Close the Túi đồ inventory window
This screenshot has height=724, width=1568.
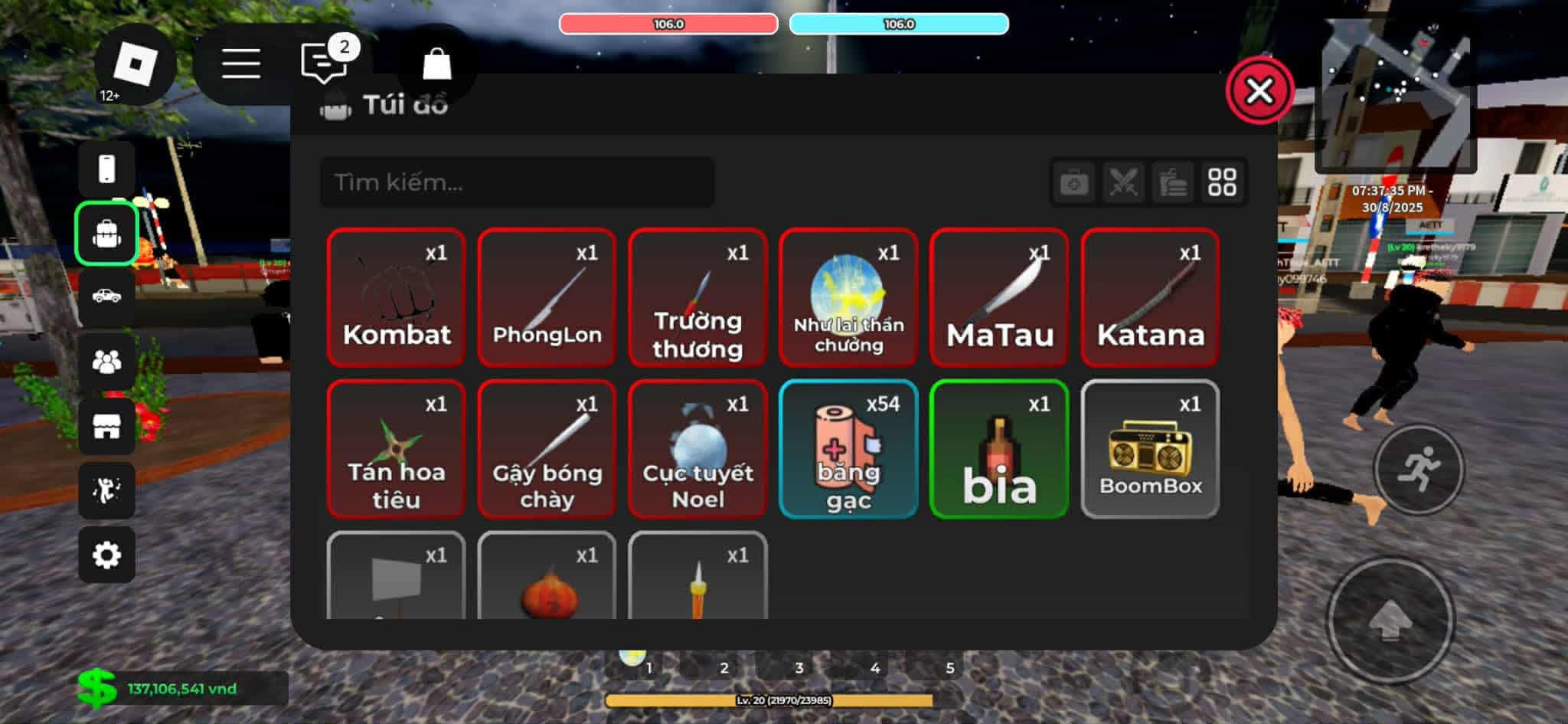tap(1259, 90)
